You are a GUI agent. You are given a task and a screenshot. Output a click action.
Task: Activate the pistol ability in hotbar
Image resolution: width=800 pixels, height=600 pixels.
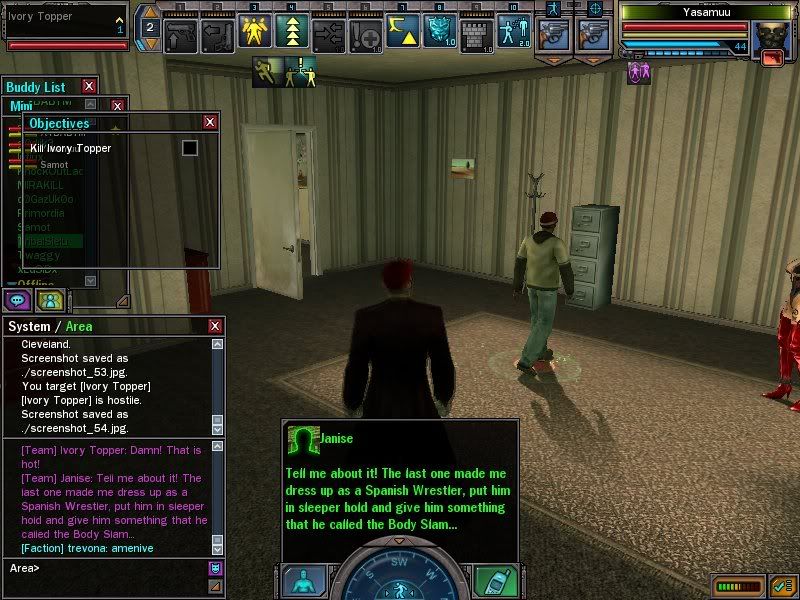181,33
